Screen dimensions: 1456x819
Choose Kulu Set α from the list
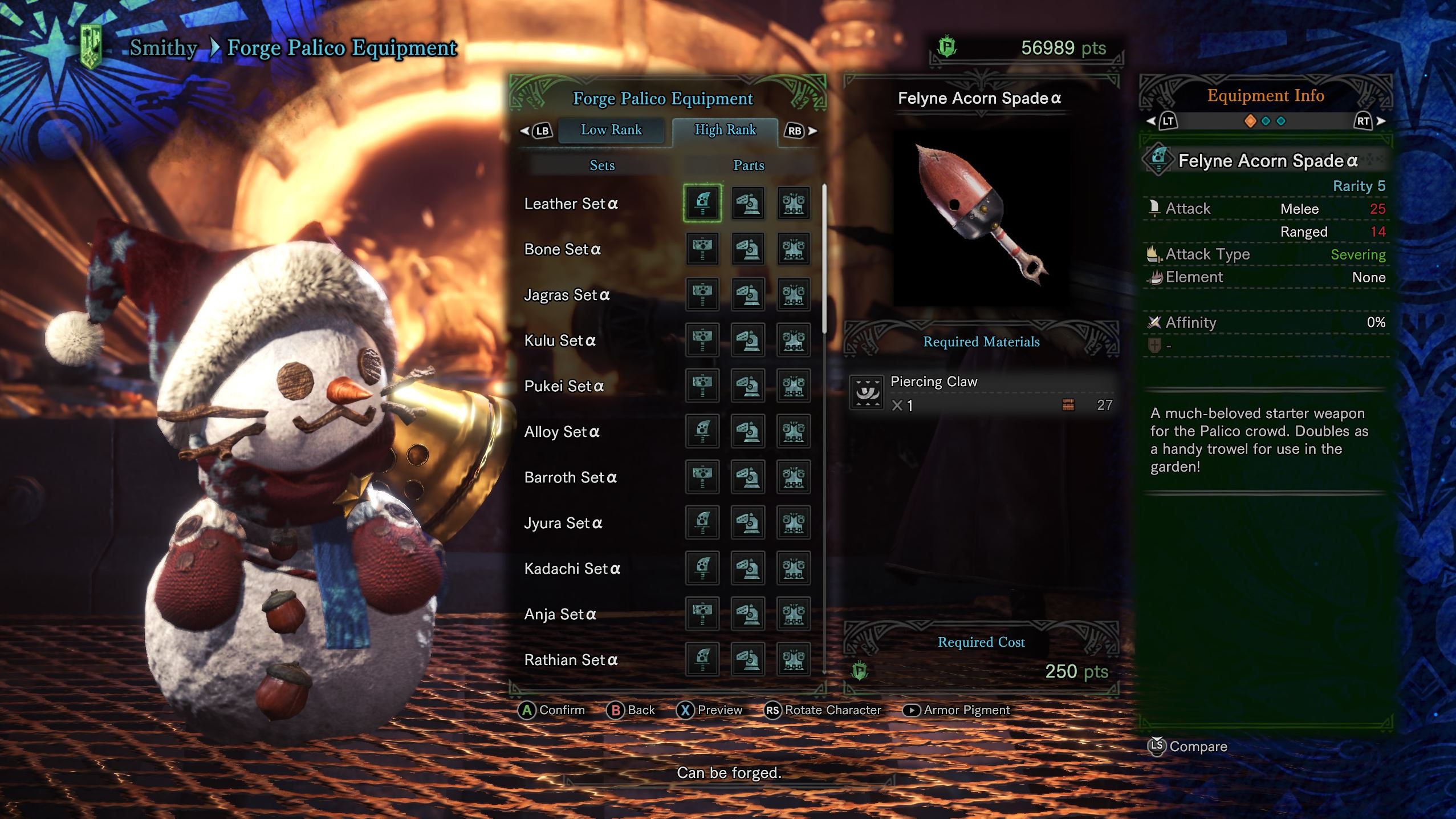(x=560, y=340)
